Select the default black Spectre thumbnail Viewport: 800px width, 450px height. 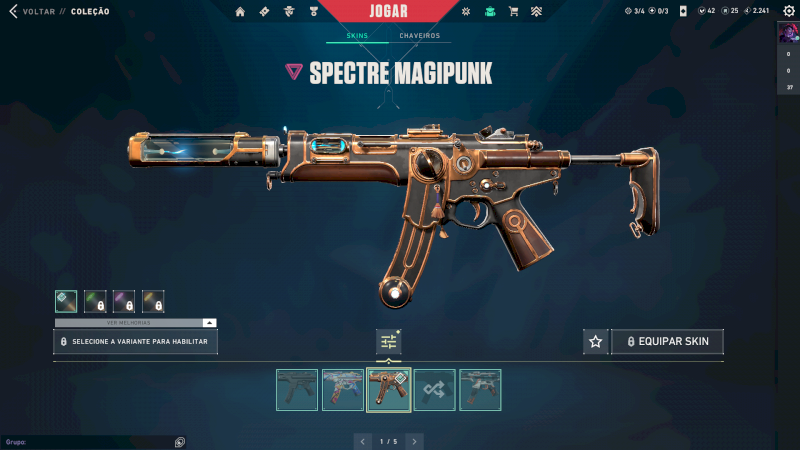point(297,390)
